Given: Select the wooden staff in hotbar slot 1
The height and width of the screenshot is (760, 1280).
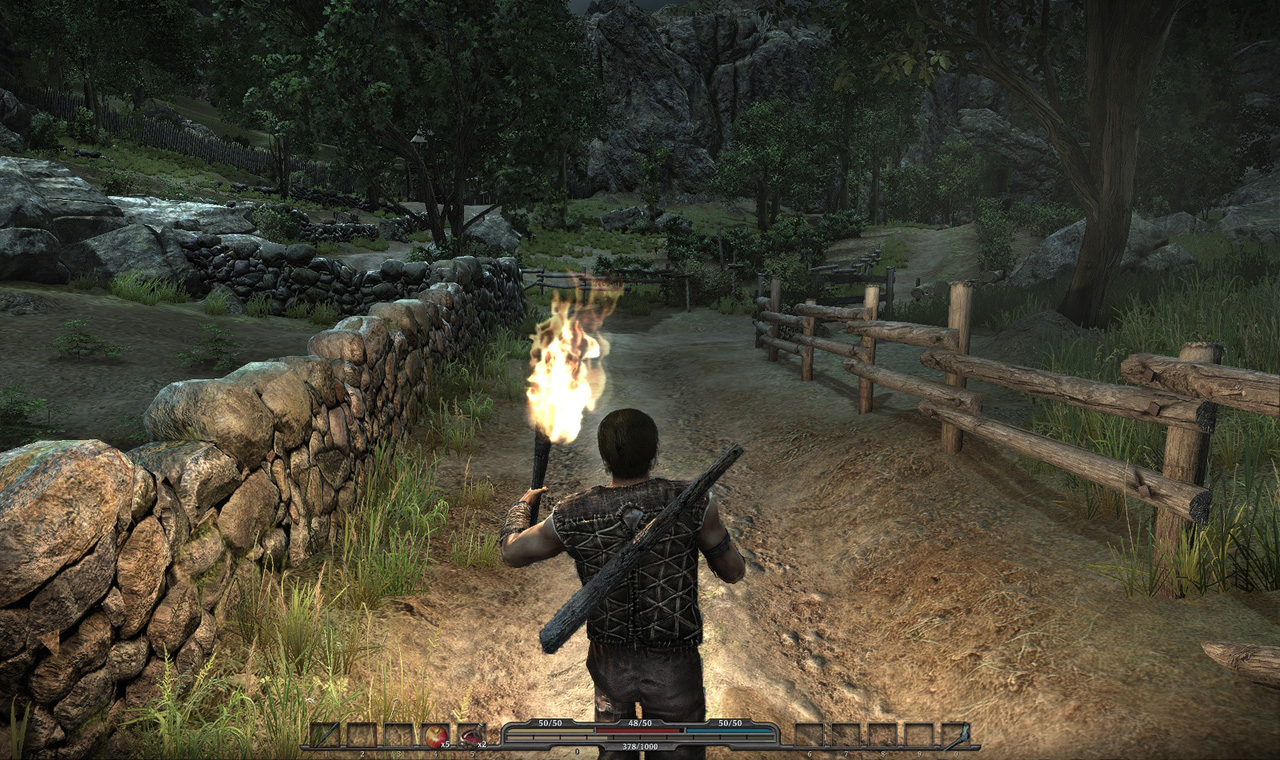Looking at the screenshot, I should point(324,735).
